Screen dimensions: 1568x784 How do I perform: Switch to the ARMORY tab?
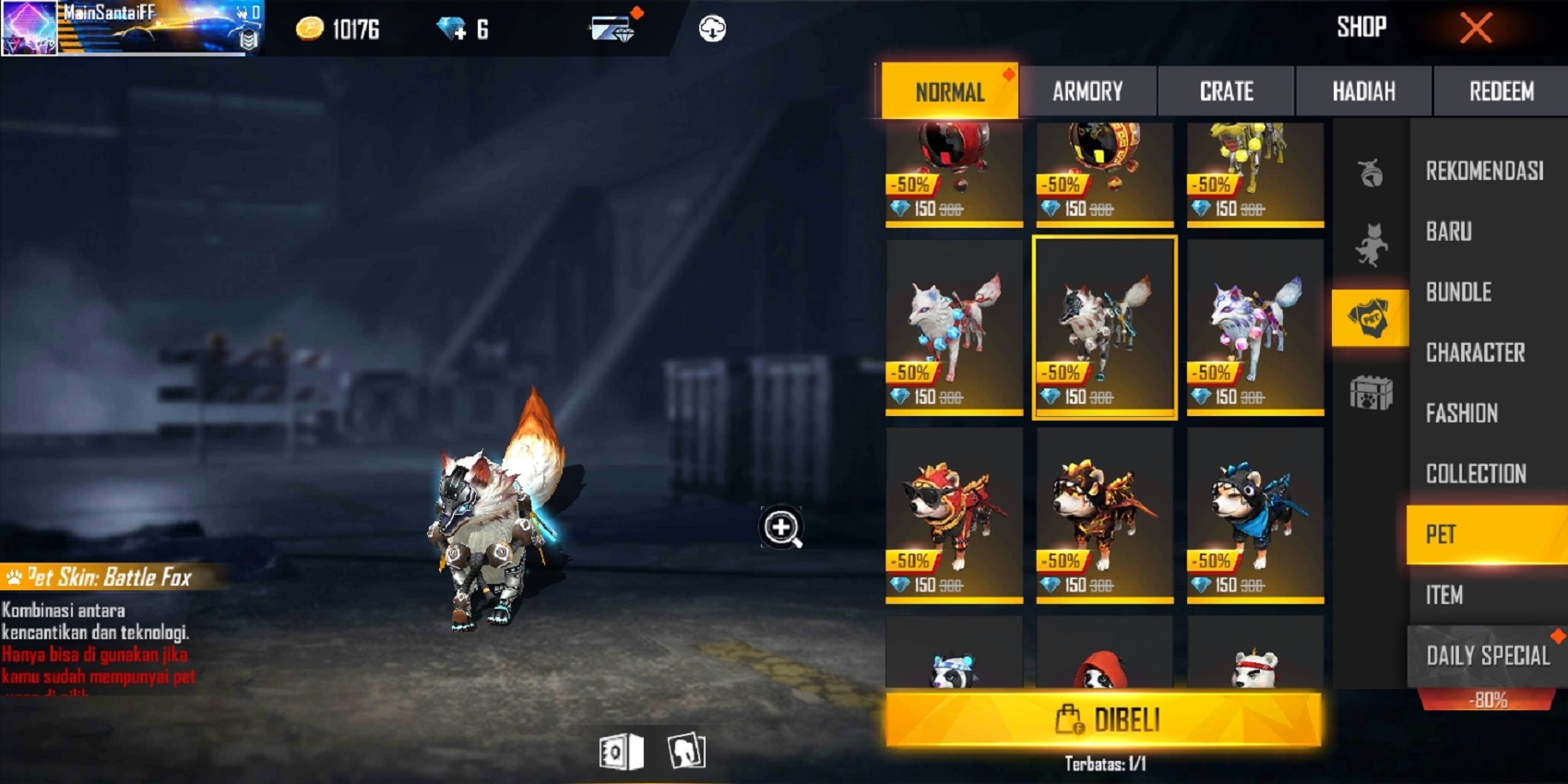[1088, 91]
